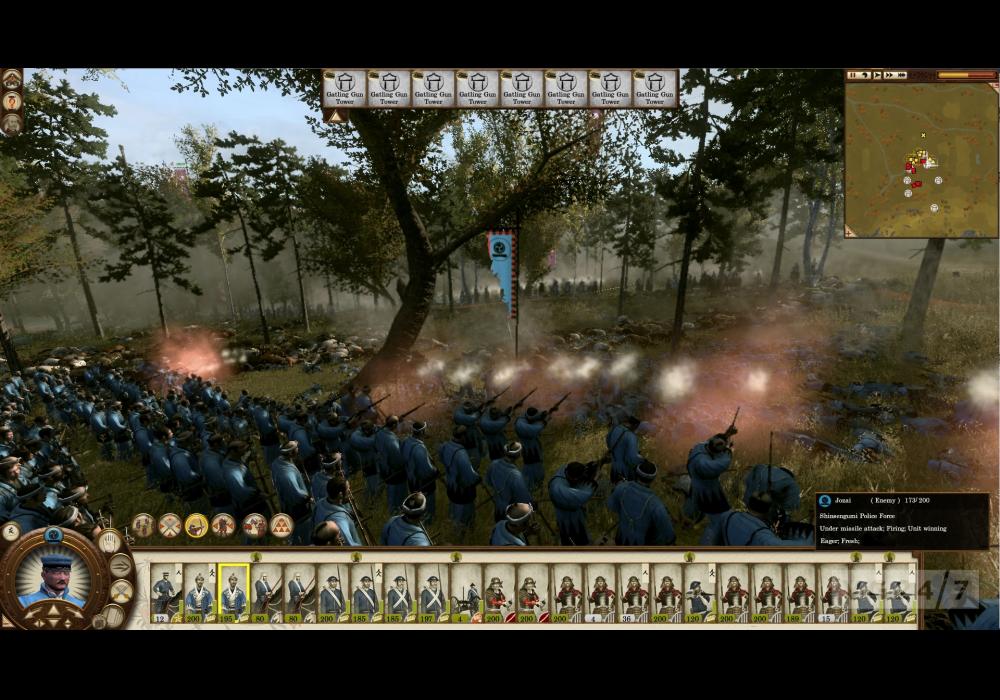This screenshot has width=1000, height=700.
Task: Toggle the highlighted bow fire-at-will ability
Action: [197, 525]
